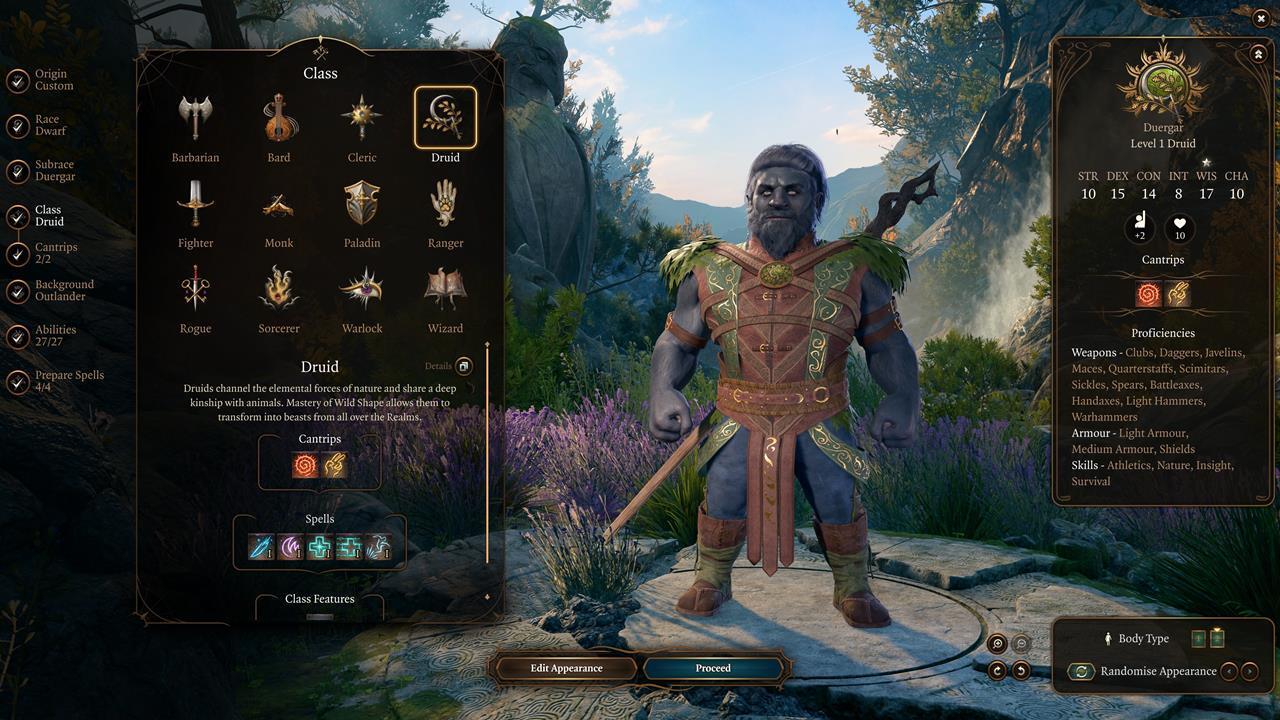This screenshot has width=1280, height=720.
Task: Pick the Warlock class
Action: point(362,290)
